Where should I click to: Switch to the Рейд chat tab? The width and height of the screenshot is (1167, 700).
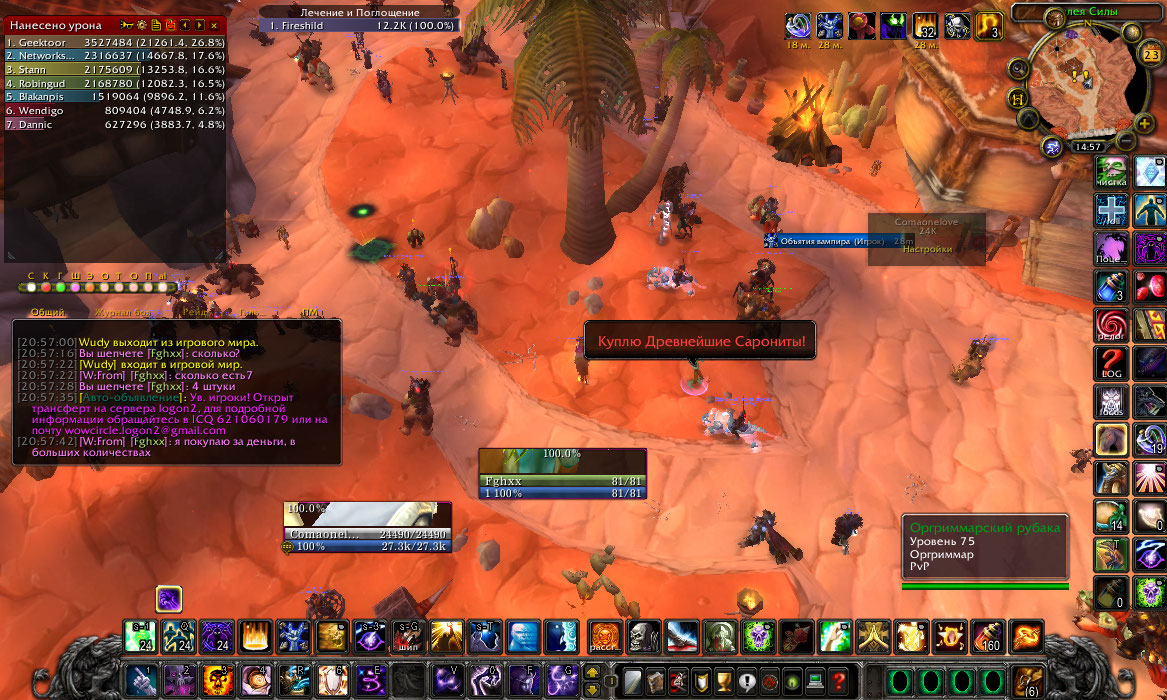[196, 313]
